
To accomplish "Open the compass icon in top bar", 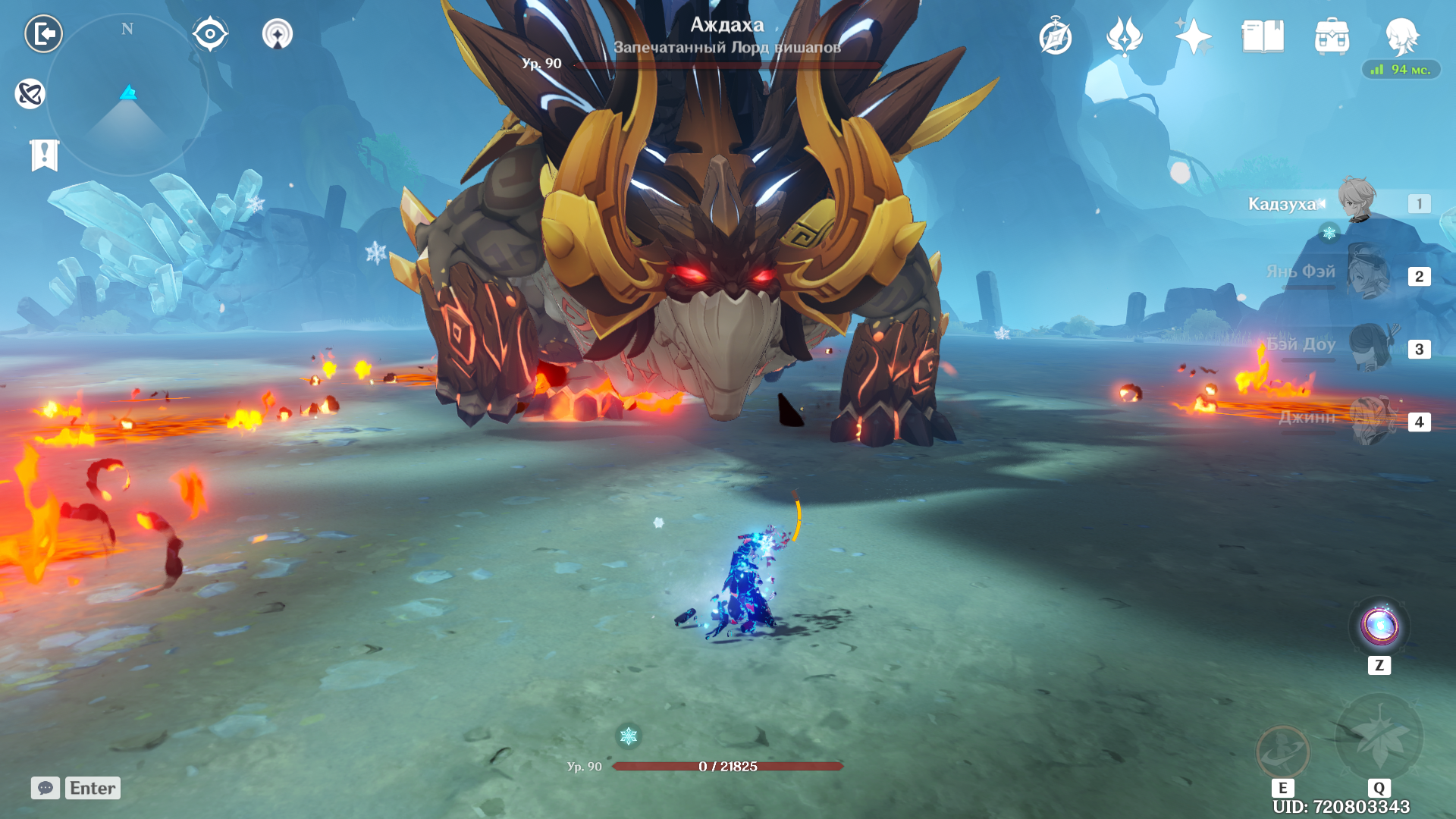I will coord(1056,37).
